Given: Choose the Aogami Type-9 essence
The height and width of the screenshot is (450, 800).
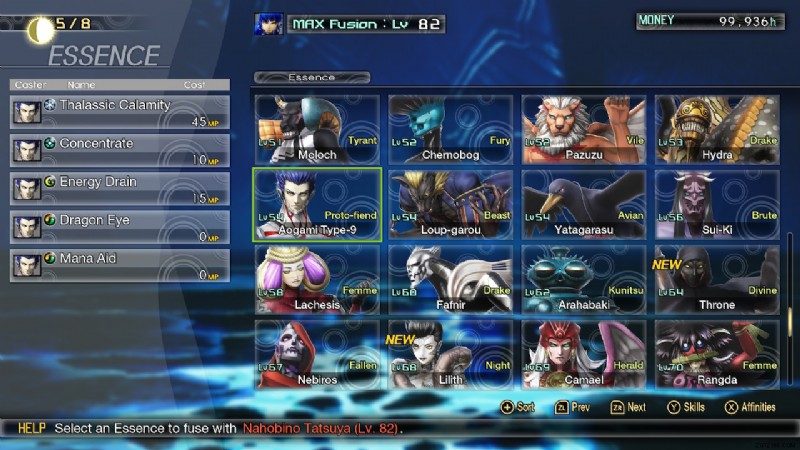Looking at the screenshot, I should 316,204.
